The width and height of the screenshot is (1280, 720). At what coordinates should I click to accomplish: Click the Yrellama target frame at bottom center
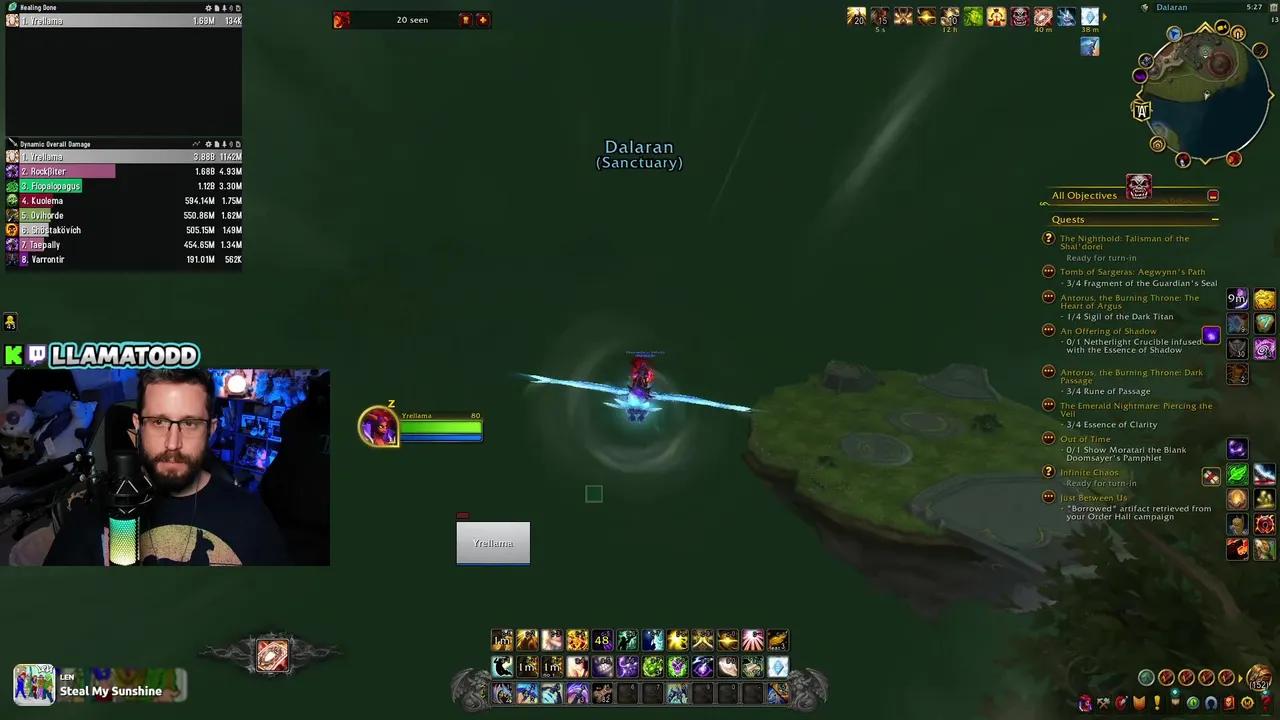(492, 543)
